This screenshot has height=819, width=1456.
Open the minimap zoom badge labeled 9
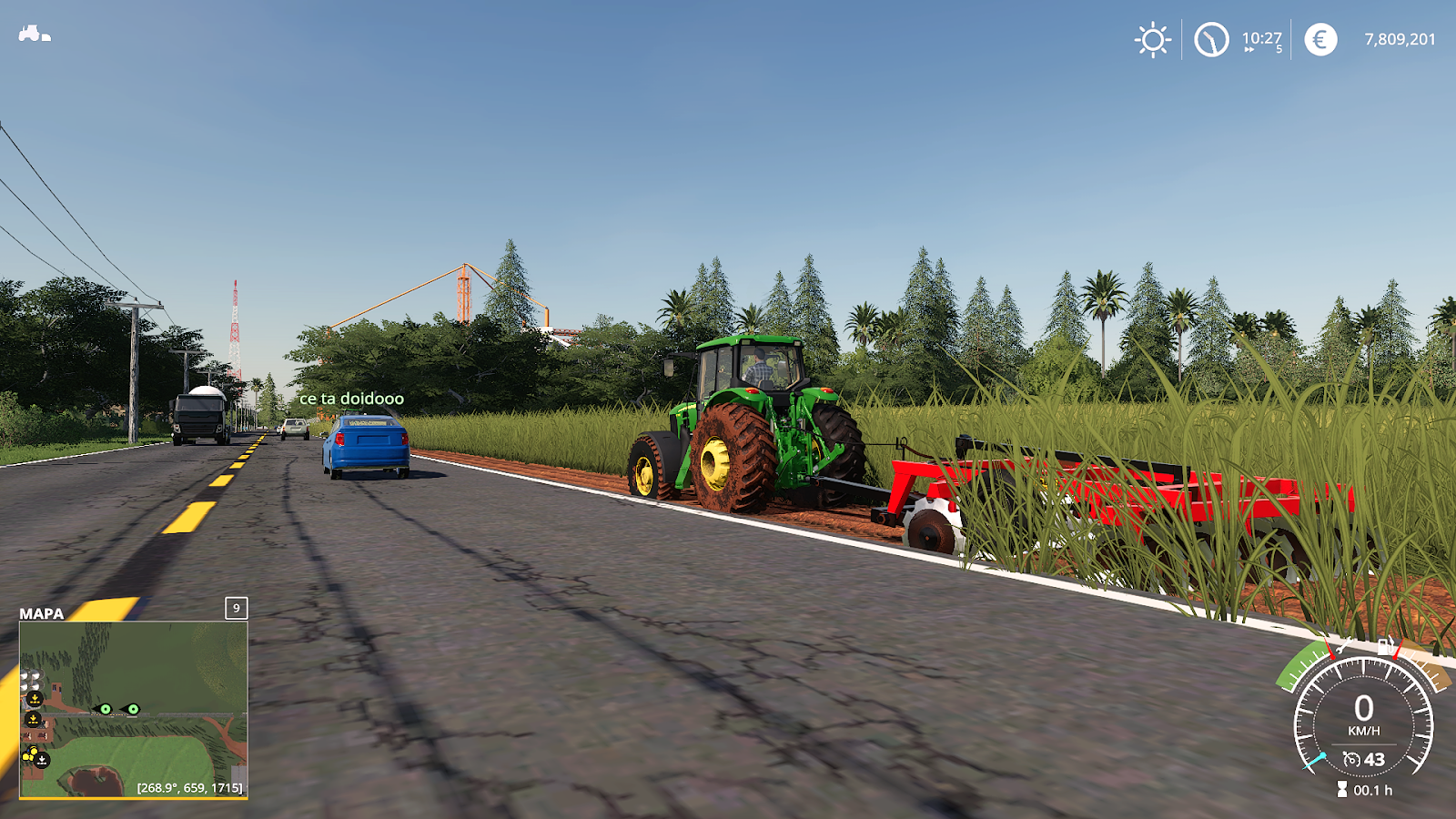click(236, 608)
